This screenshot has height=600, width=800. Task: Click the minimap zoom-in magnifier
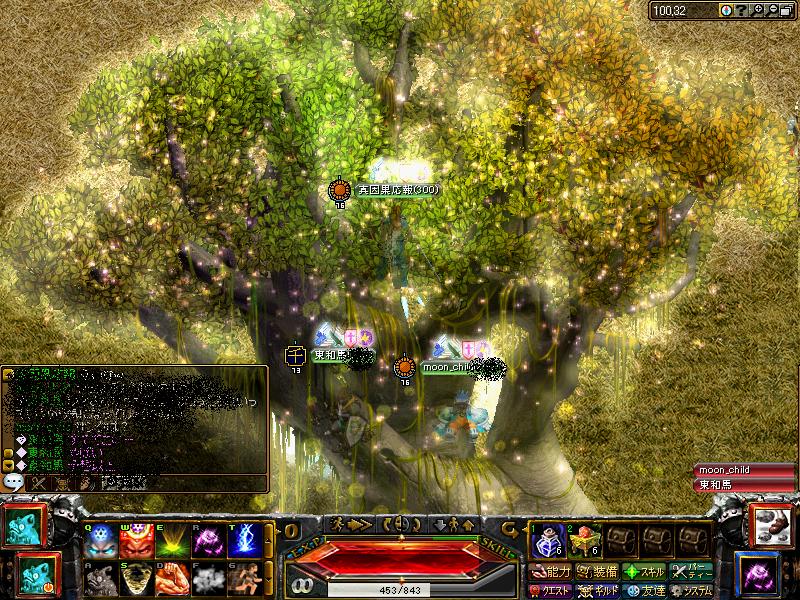[x=758, y=10]
